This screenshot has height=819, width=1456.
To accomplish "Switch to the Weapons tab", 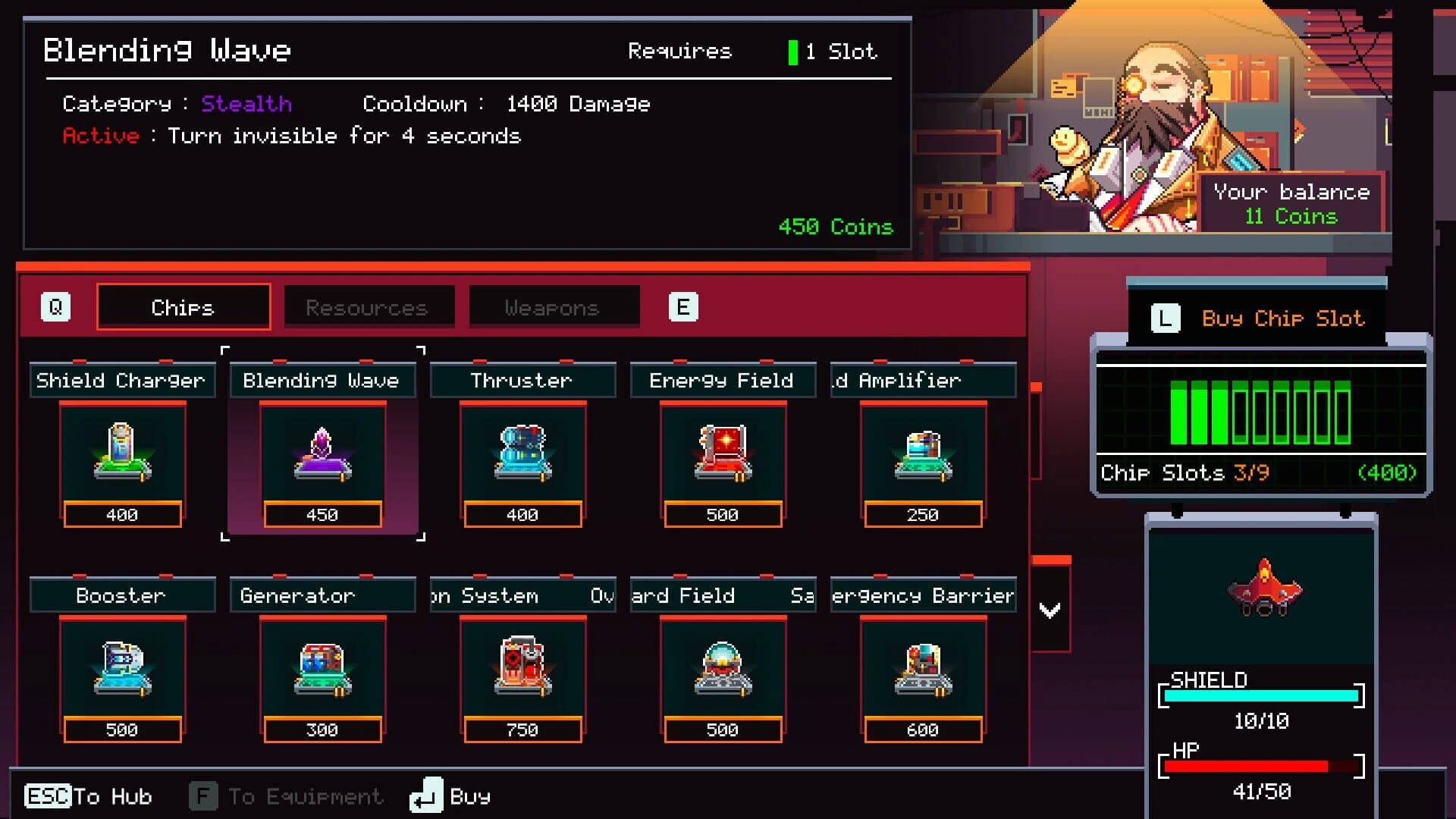I will pos(553,306).
